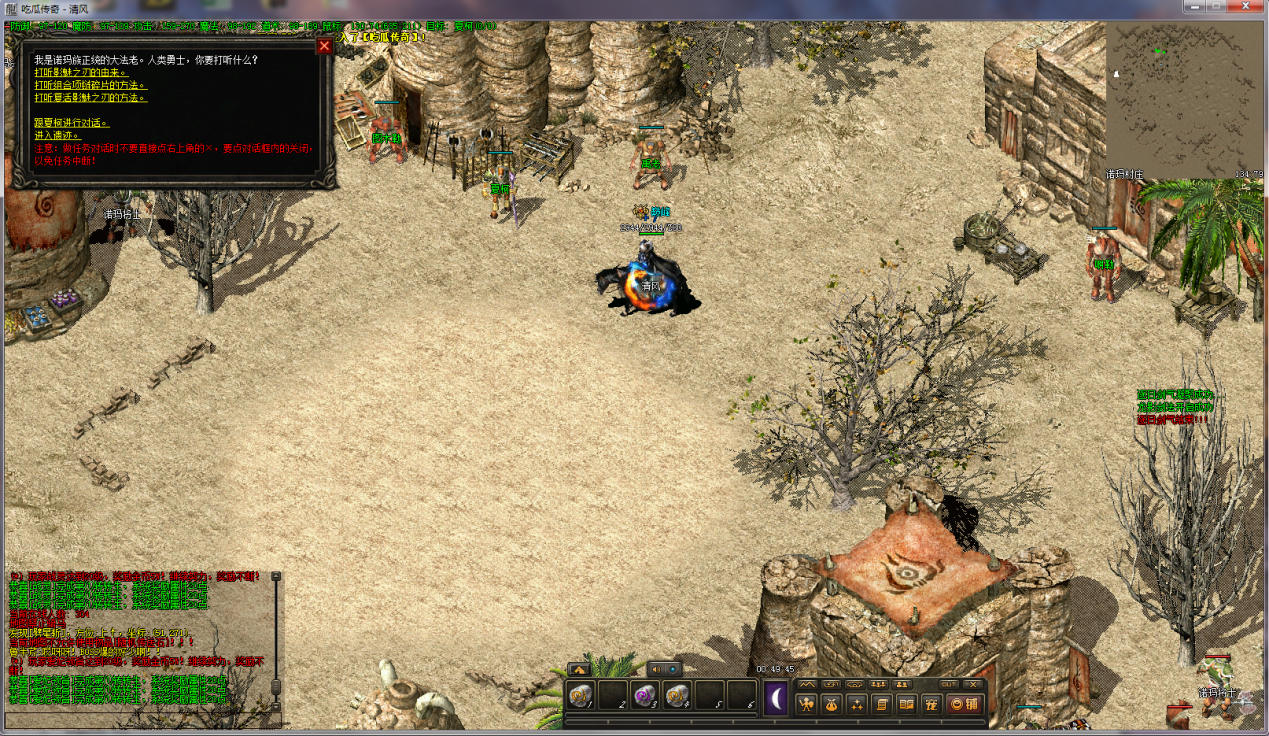Screen dimensions: 1269x736
Task: Open the bag inventory
Action: pos(831,704)
